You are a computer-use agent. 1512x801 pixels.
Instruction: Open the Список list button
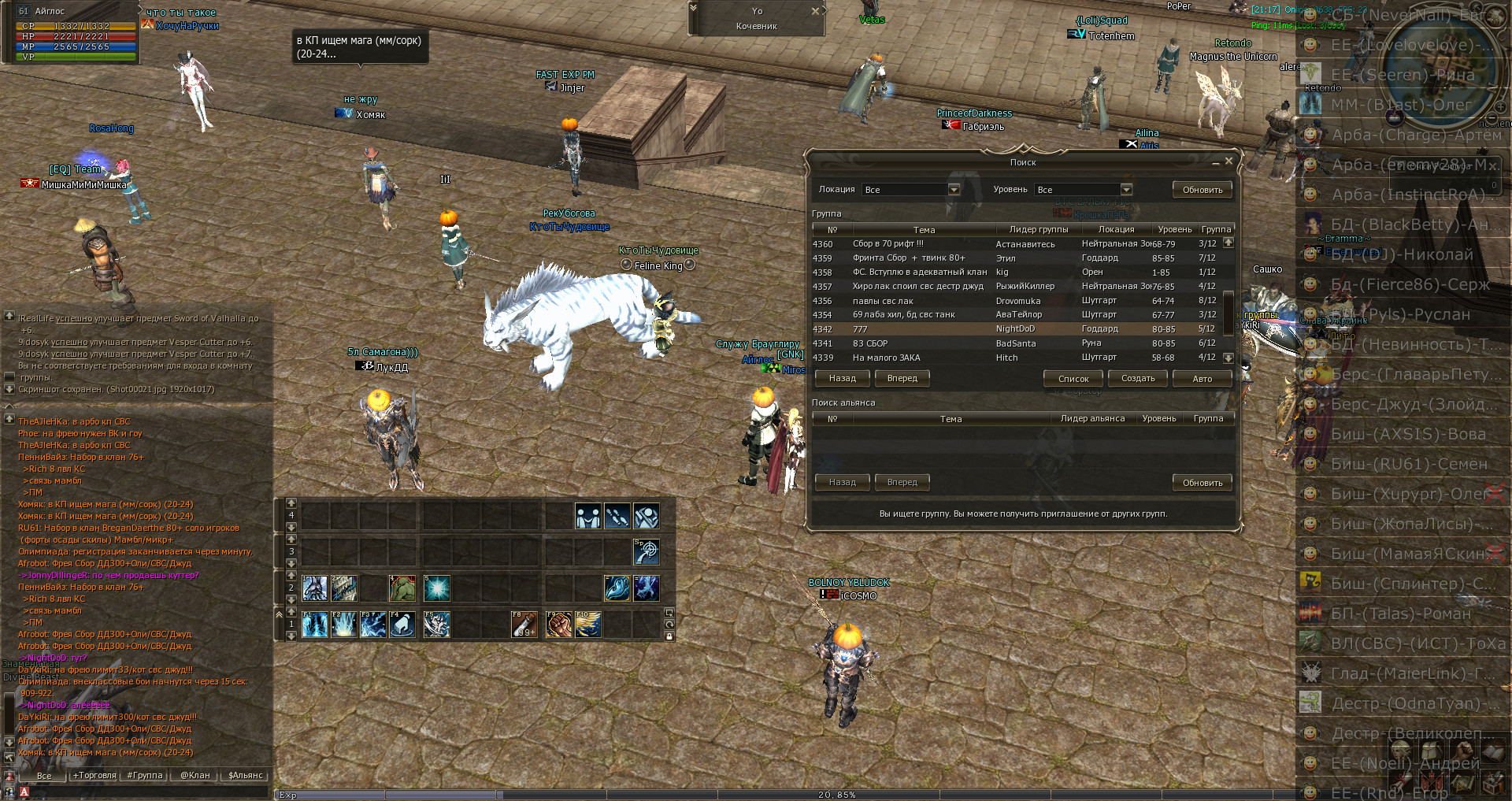(1073, 379)
